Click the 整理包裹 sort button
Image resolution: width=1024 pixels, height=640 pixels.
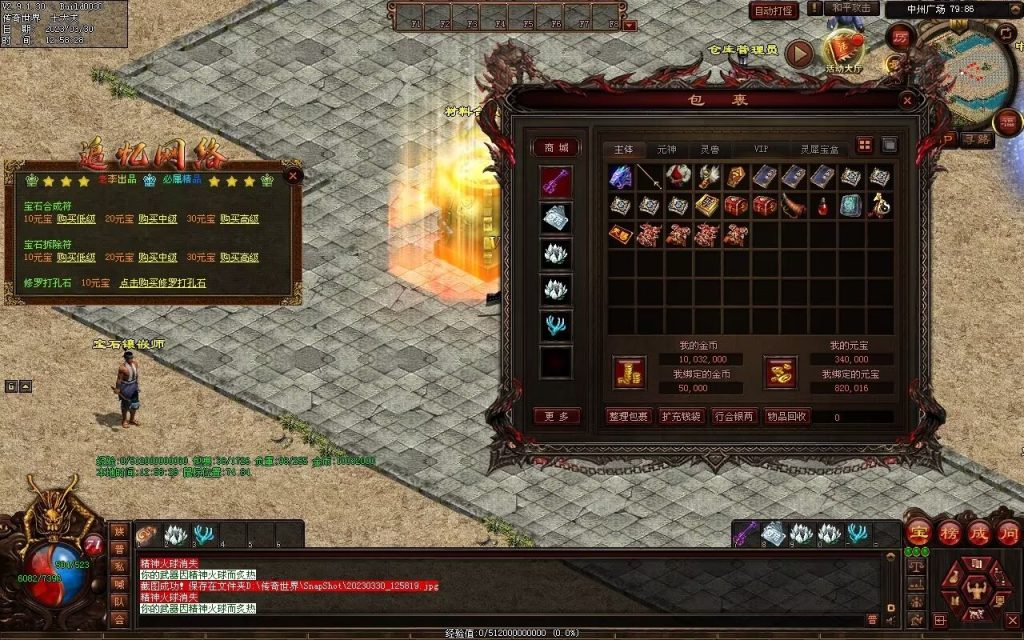tap(628, 416)
